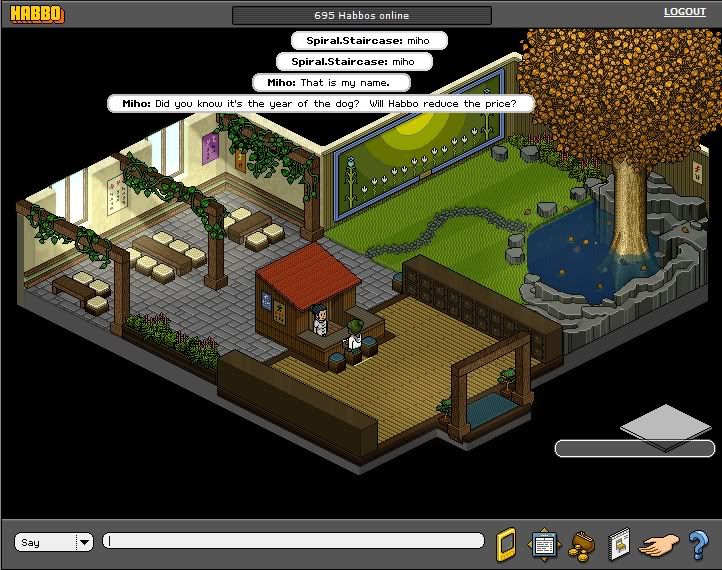Log out using the LOGOUT link
This screenshot has width=722, height=570.
(684, 12)
